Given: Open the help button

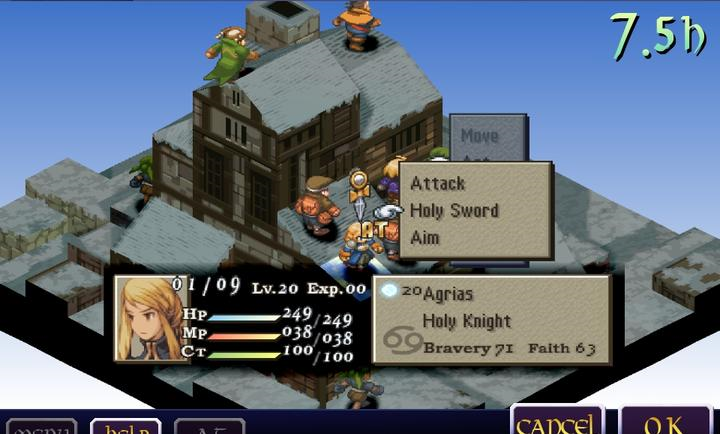Looking at the screenshot, I should coord(125,426).
